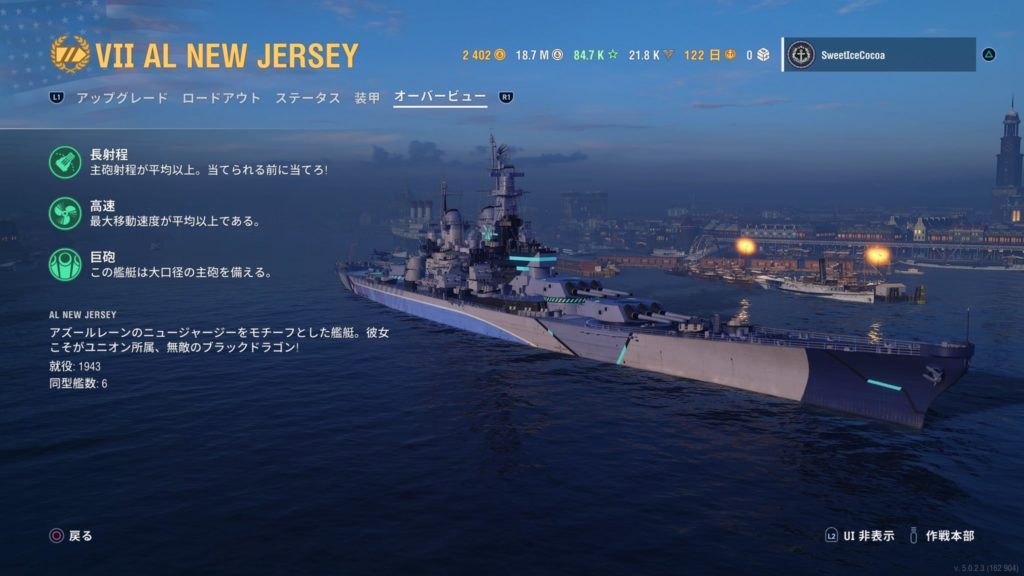Switch to the アップグレード tab
Image resolution: width=1024 pixels, height=576 pixels.
119,98
